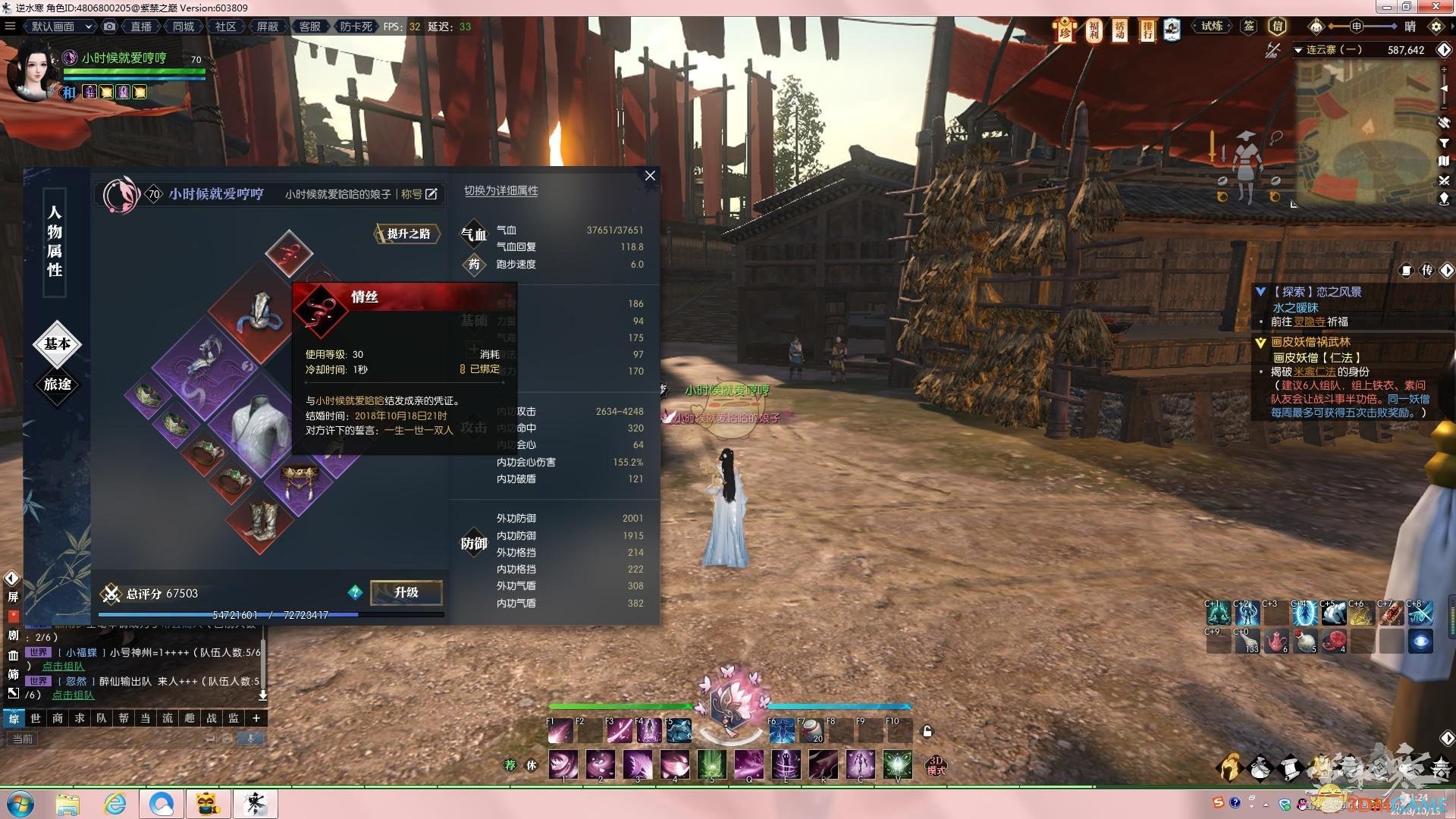Switch to the 世 world chat tab

click(x=36, y=718)
